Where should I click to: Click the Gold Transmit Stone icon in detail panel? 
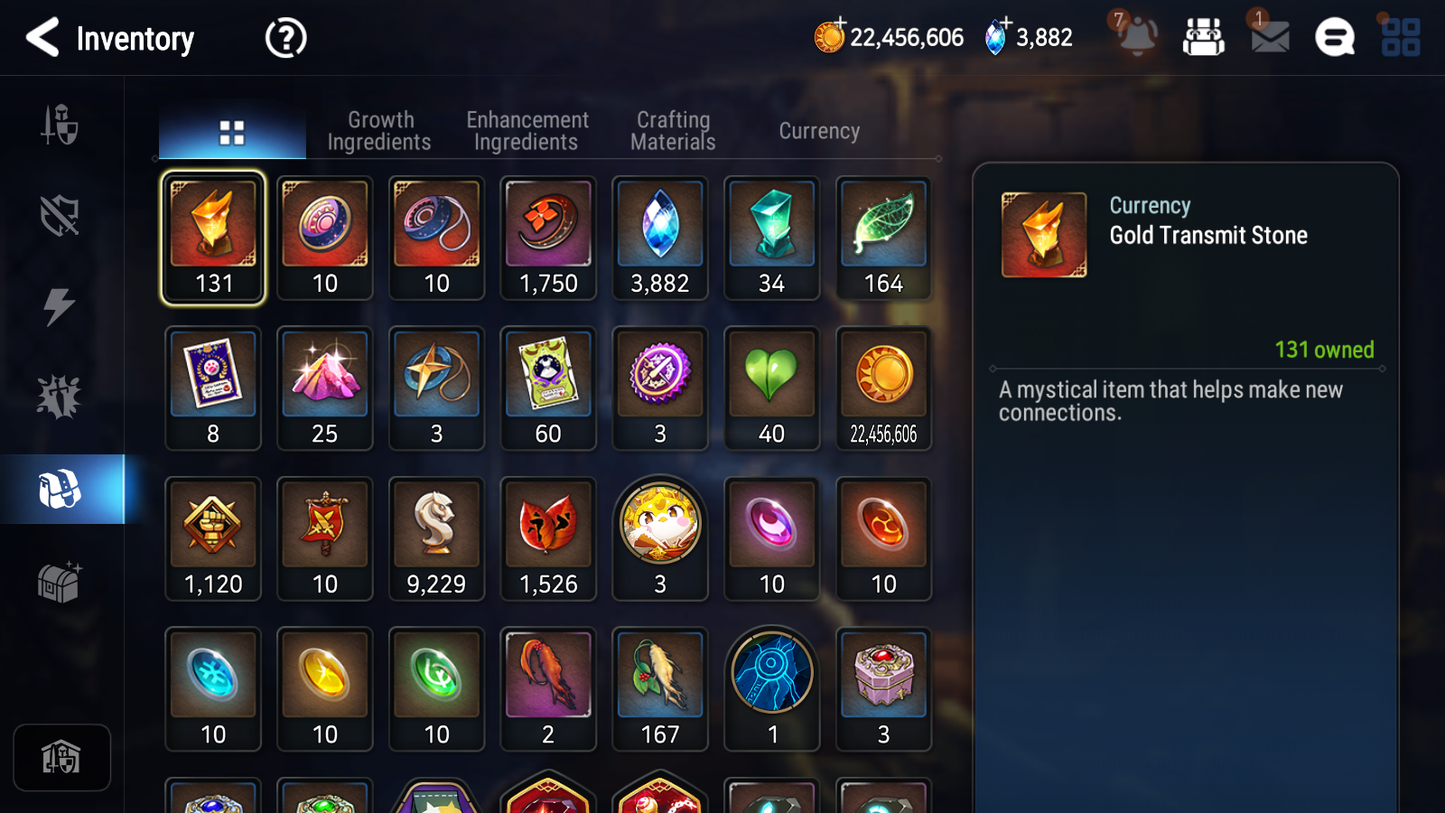(1043, 234)
